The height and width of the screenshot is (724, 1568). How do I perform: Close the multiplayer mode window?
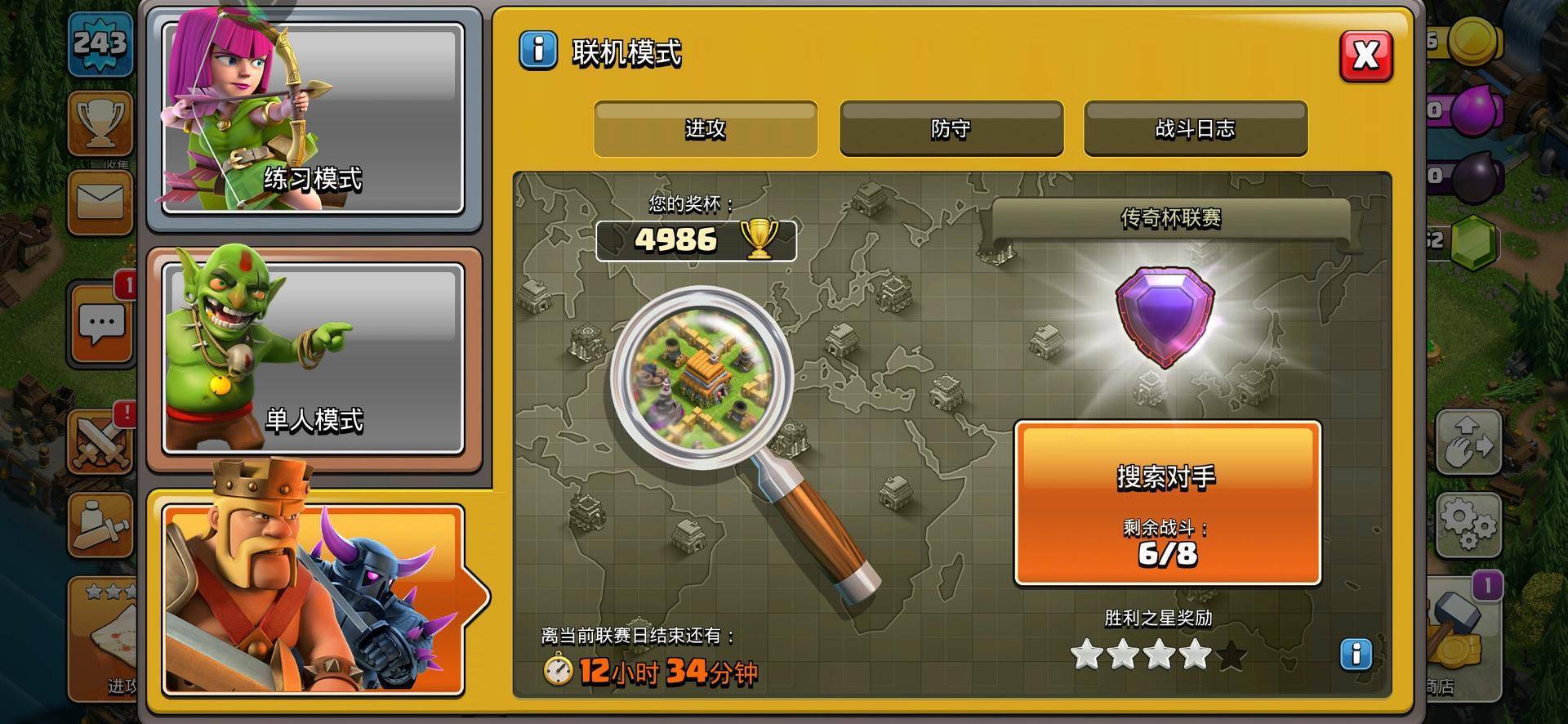pyautogui.click(x=1365, y=56)
